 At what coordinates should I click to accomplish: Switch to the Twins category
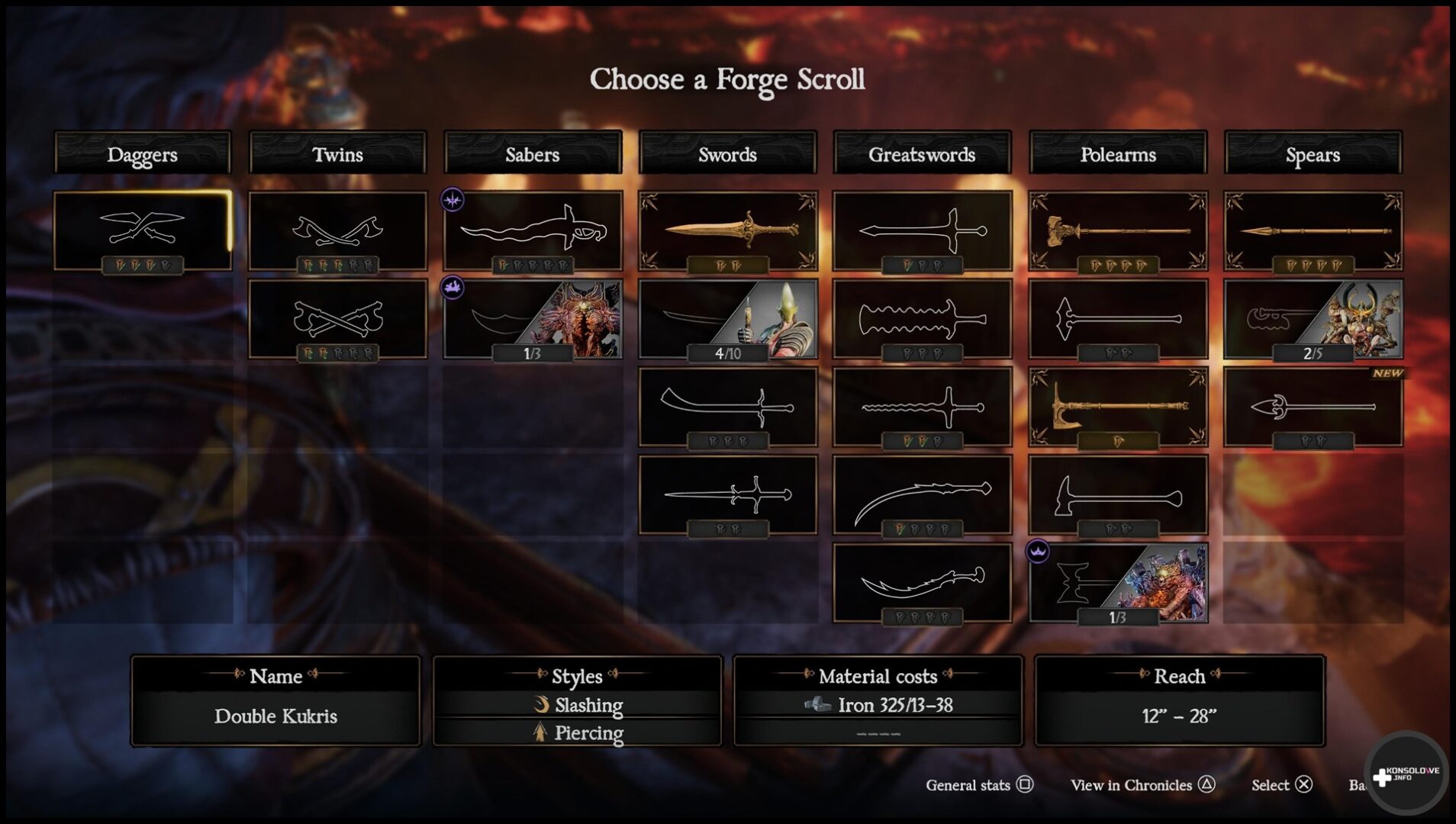point(337,153)
